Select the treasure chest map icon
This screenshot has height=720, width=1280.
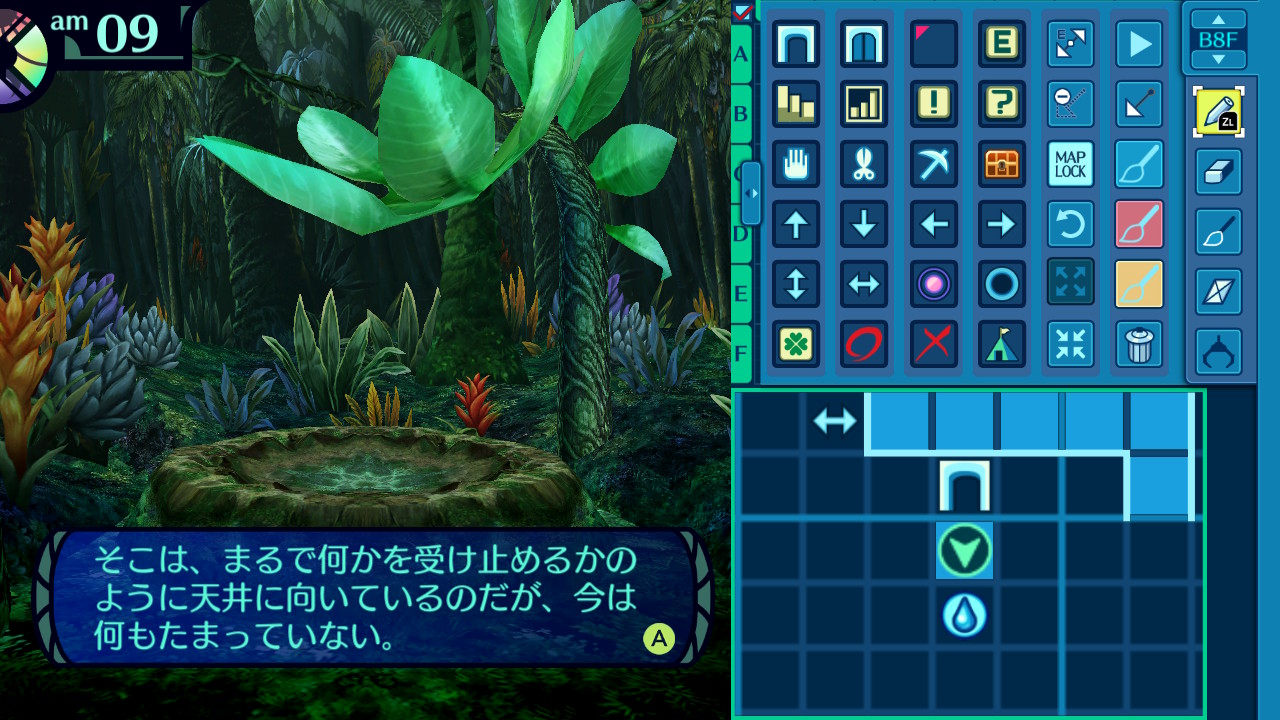(1001, 164)
